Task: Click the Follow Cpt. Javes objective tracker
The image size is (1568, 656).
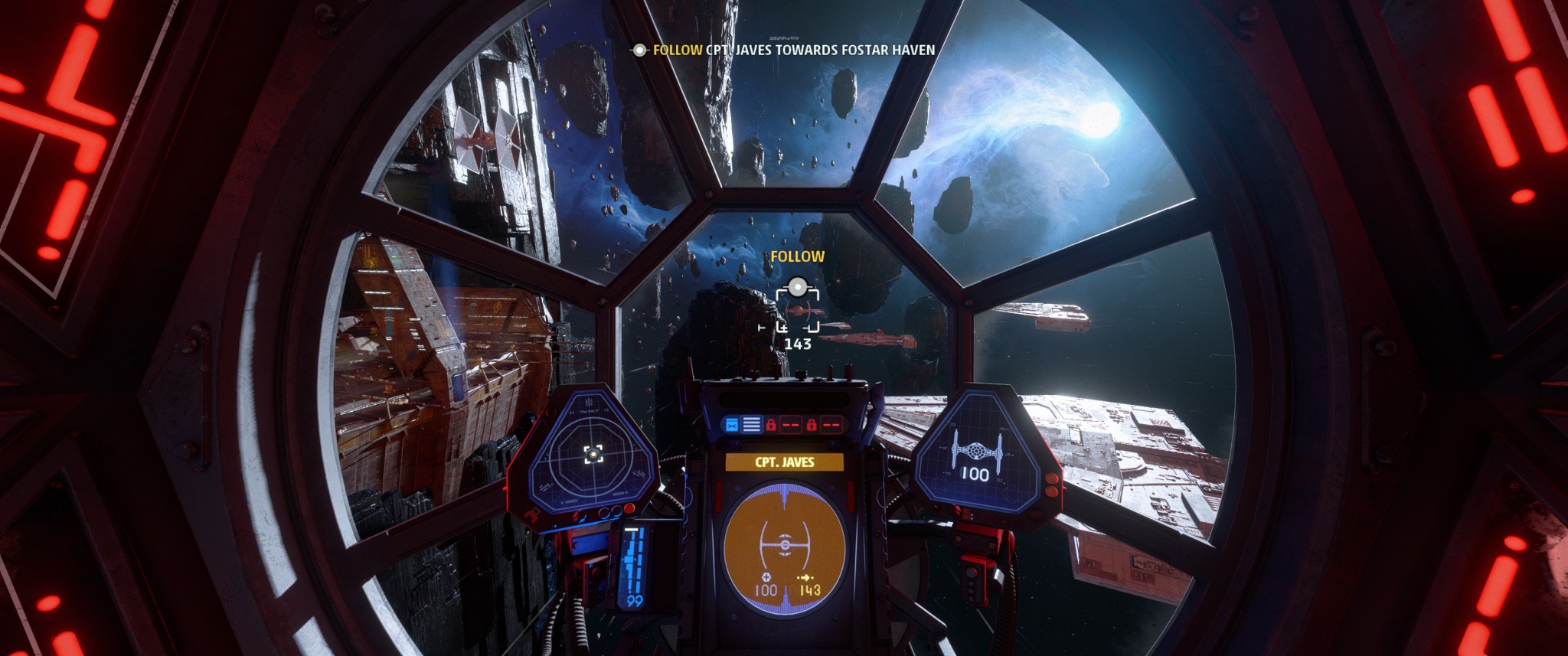Action: 784,50
